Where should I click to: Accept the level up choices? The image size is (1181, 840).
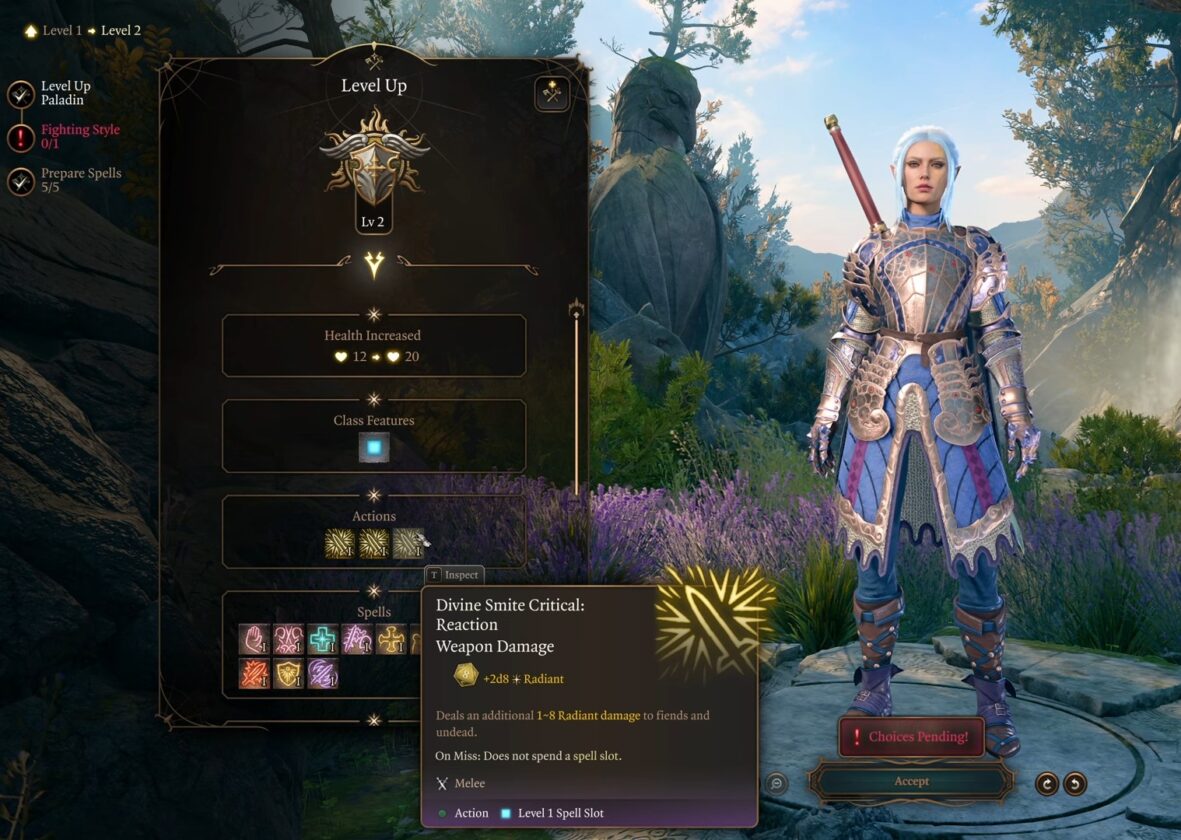tap(911, 781)
